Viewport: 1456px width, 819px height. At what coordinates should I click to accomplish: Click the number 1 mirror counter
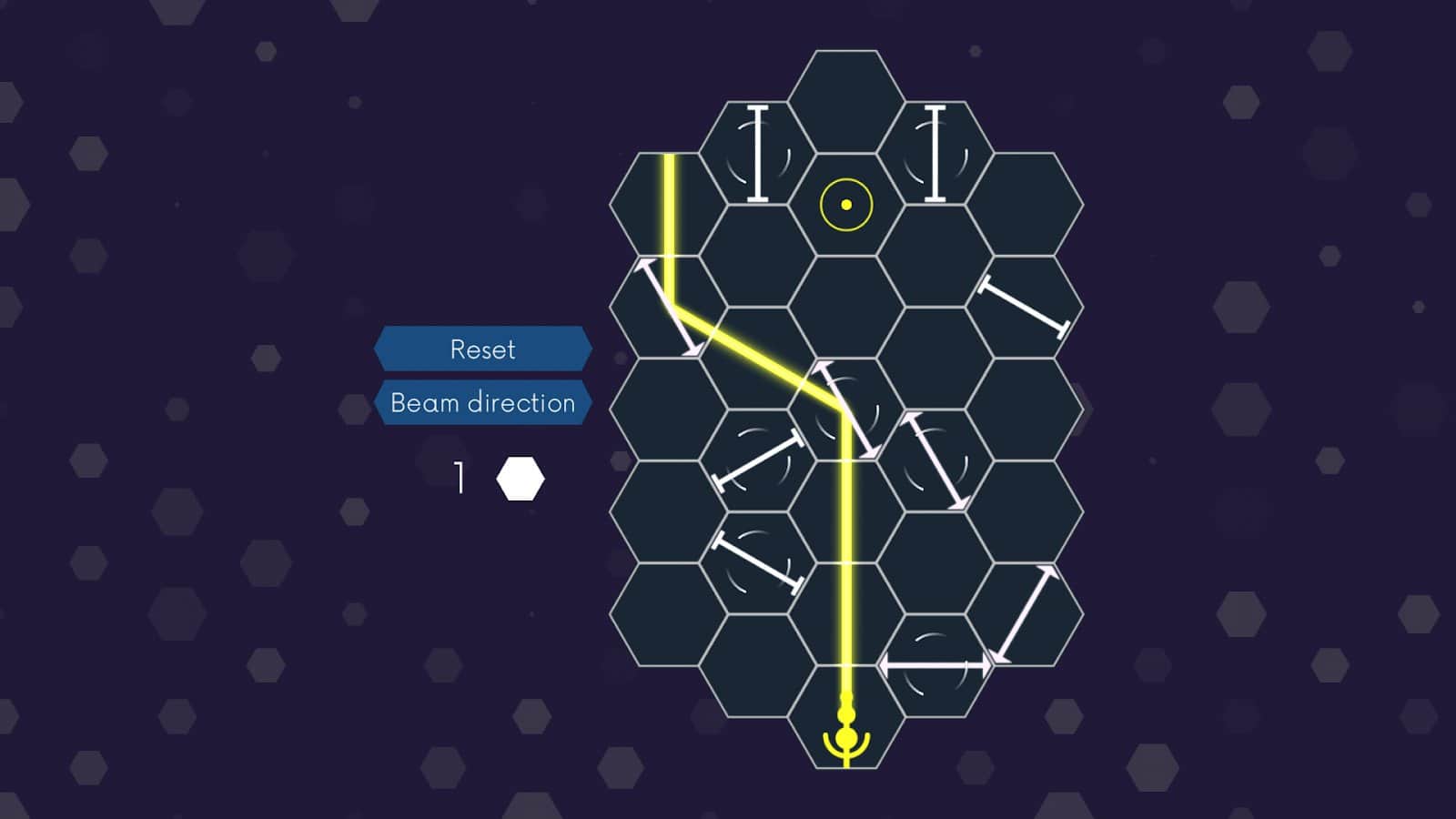coord(460,473)
